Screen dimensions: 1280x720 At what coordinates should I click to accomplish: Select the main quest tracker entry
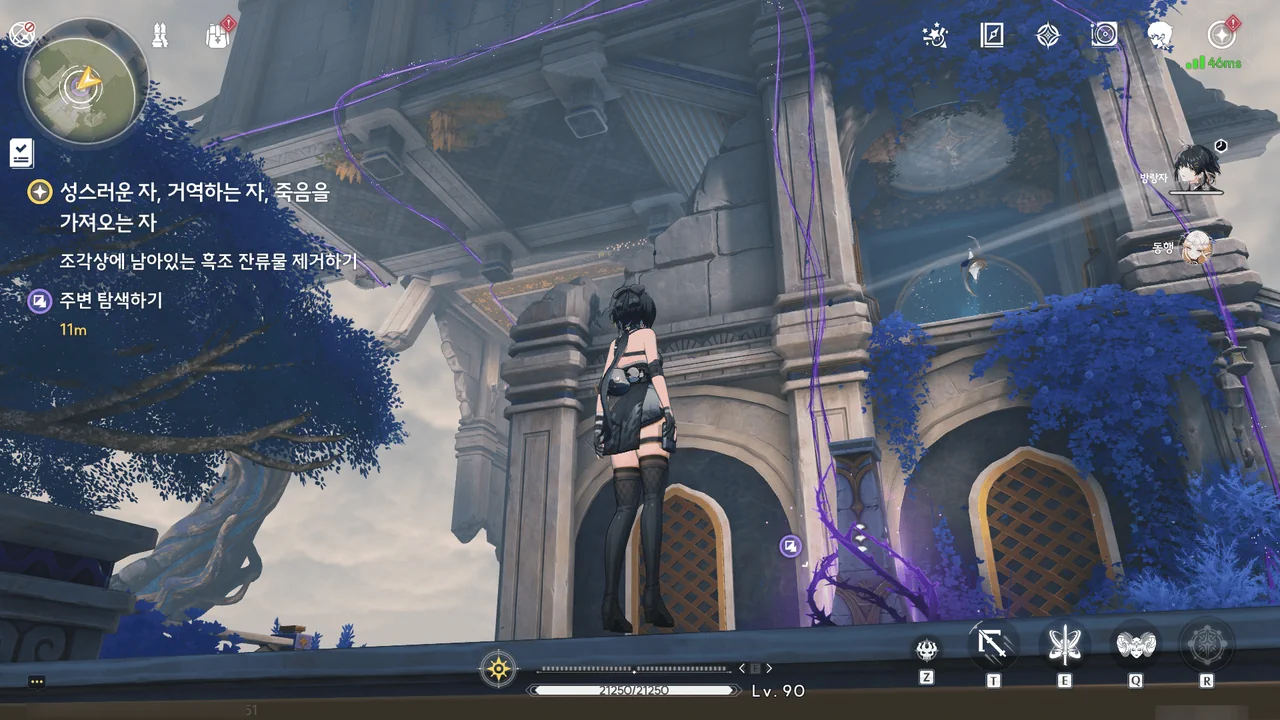tap(180, 207)
